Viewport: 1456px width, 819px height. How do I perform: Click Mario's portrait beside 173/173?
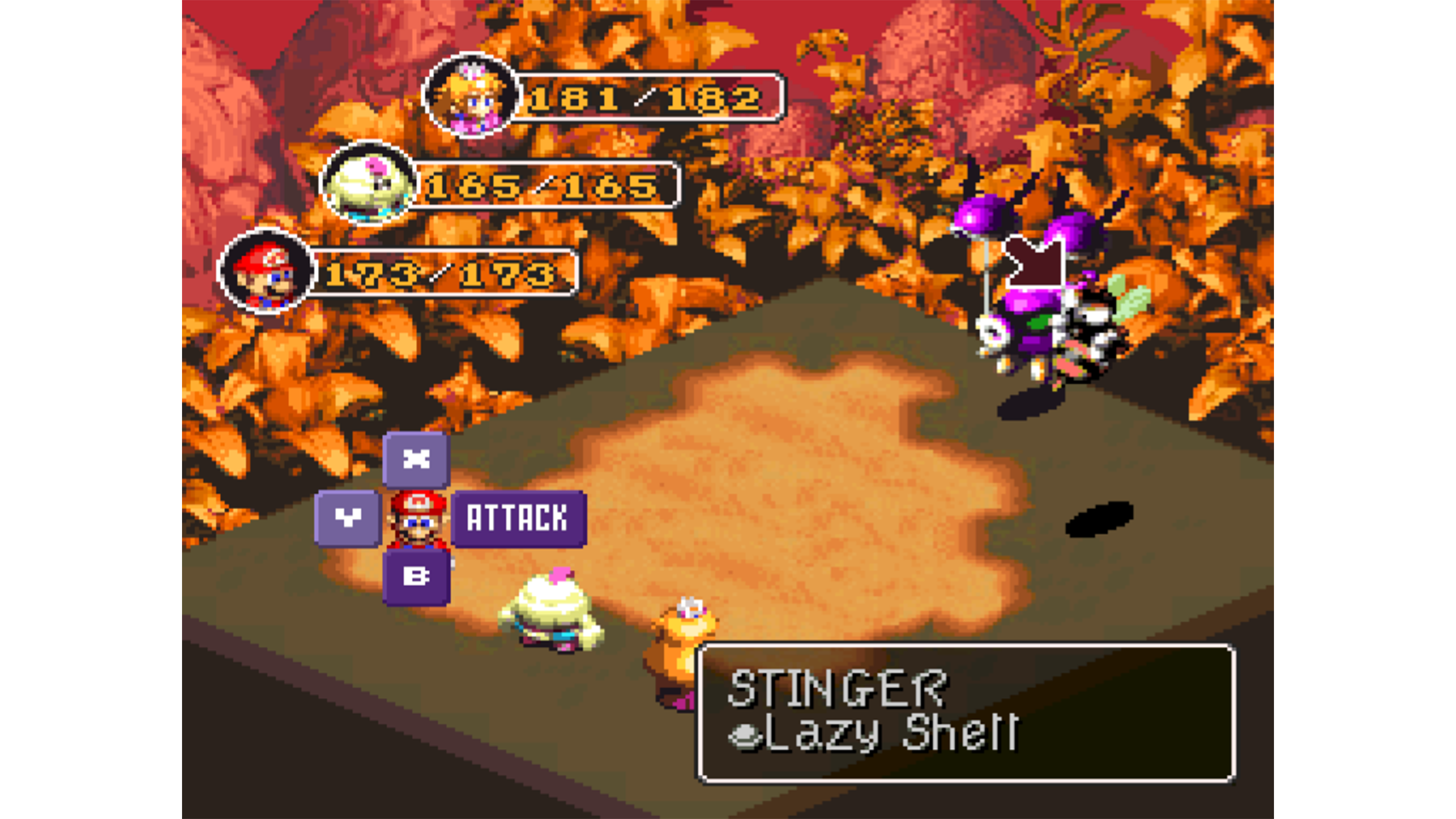[266, 271]
